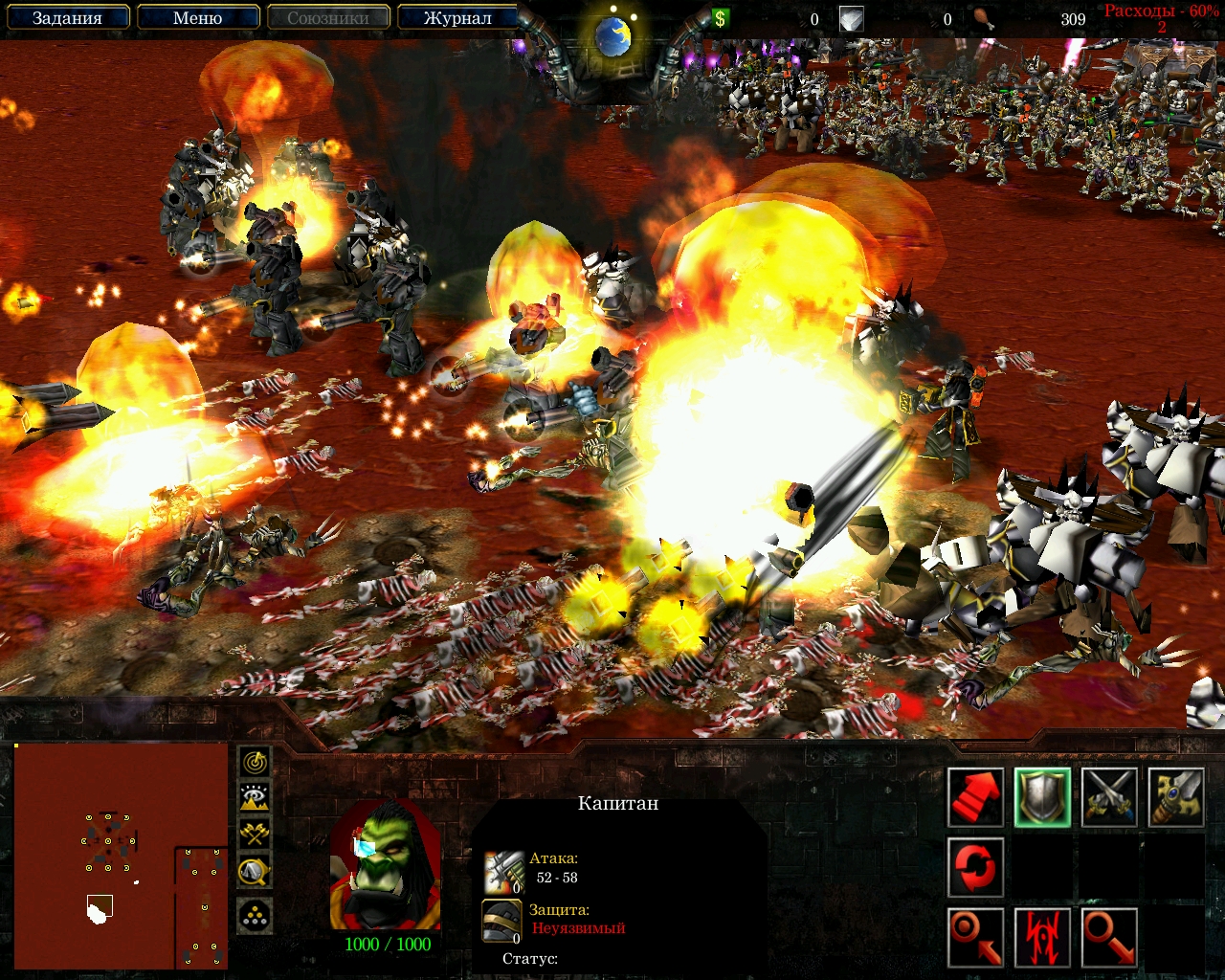
Task: Click the dotted ring inward-arrow ability
Action: (975, 937)
